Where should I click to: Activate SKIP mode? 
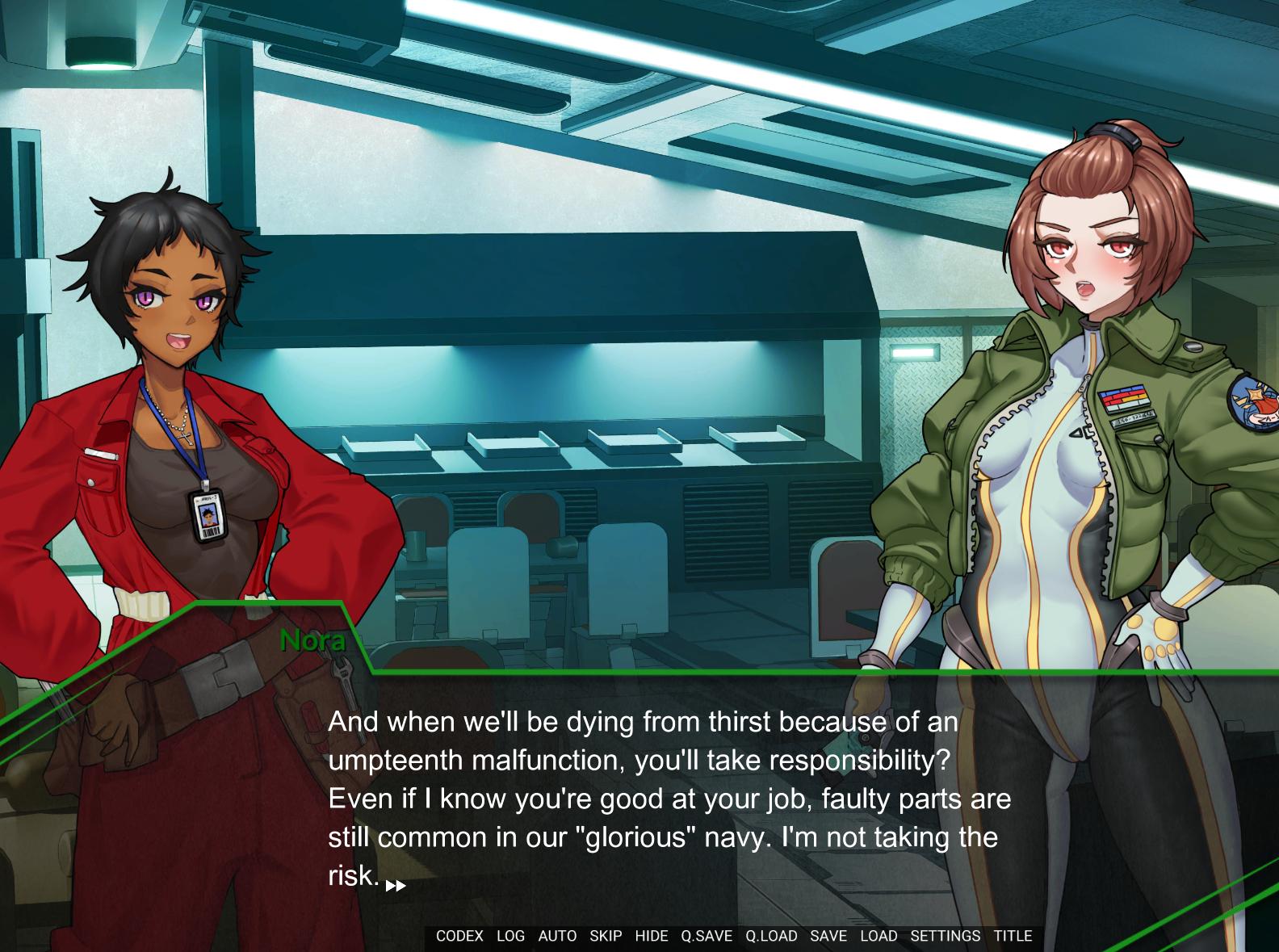[x=606, y=936]
